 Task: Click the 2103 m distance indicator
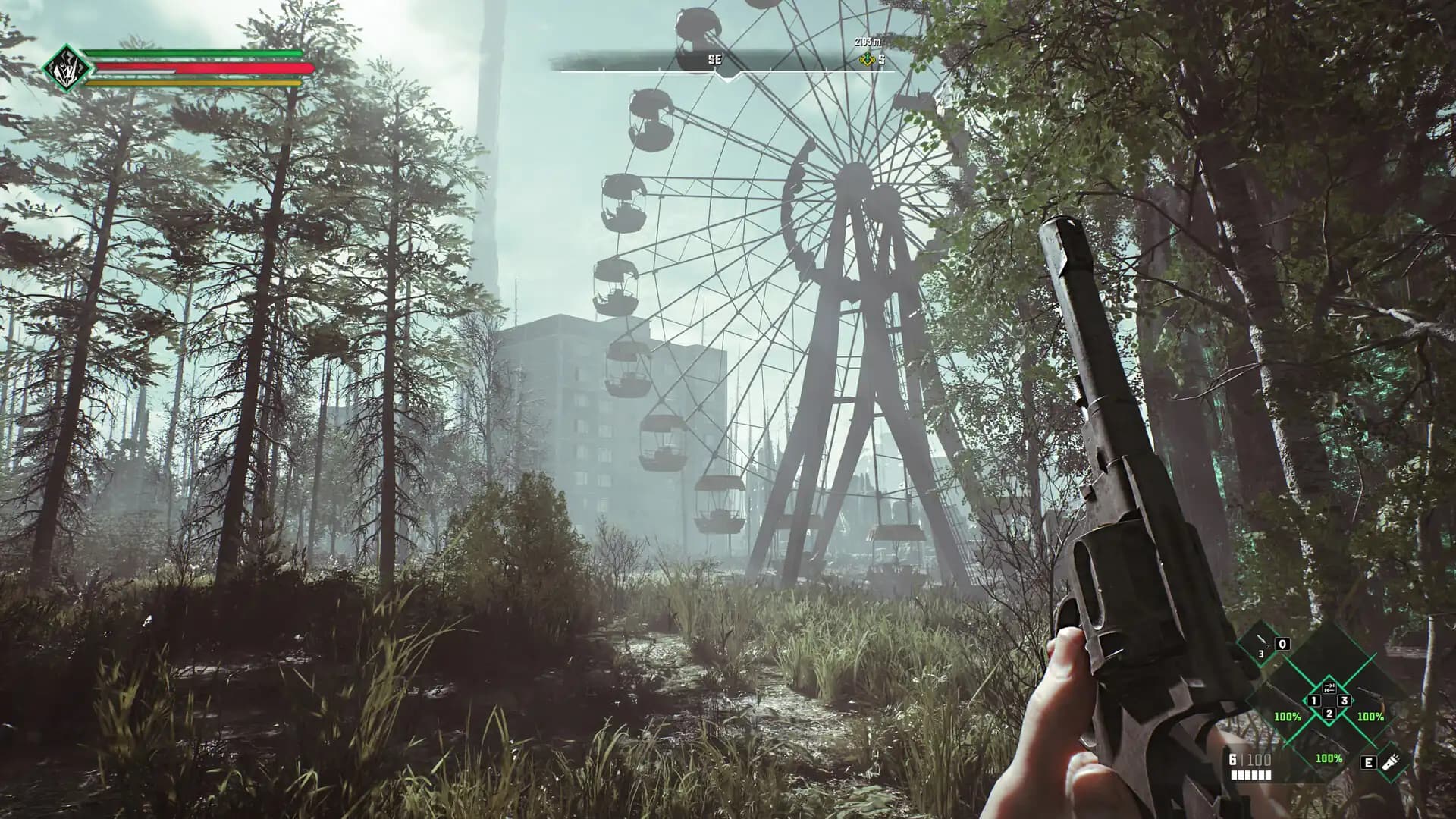[x=868, y=42]
